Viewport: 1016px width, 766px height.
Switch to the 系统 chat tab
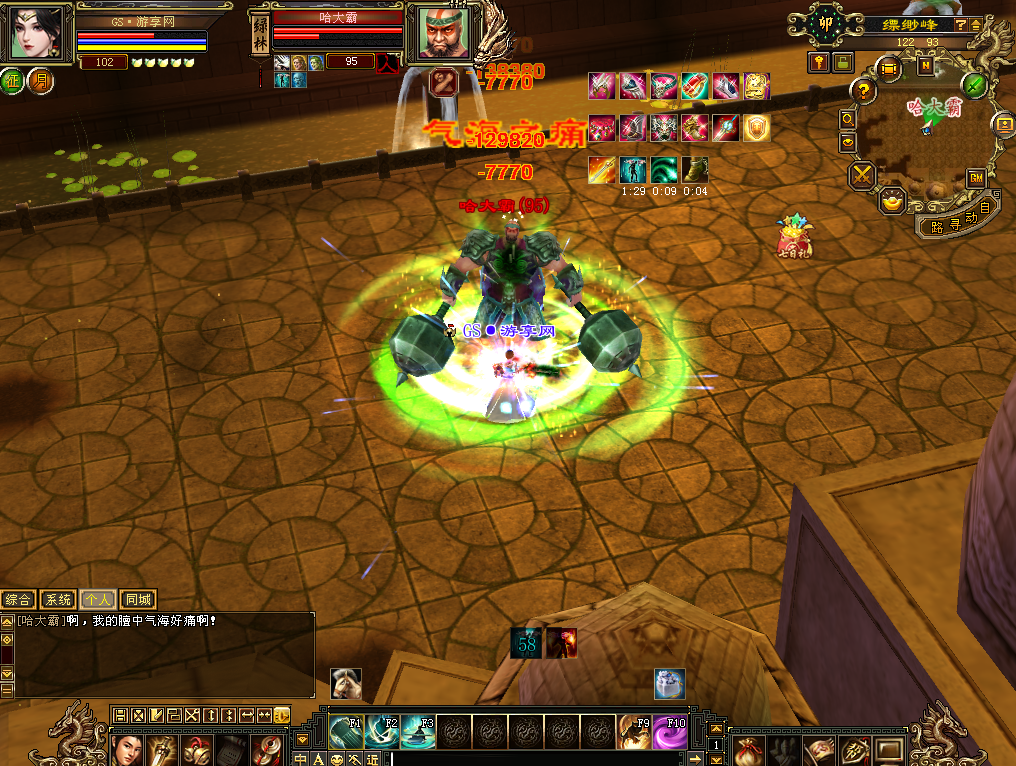58,600
